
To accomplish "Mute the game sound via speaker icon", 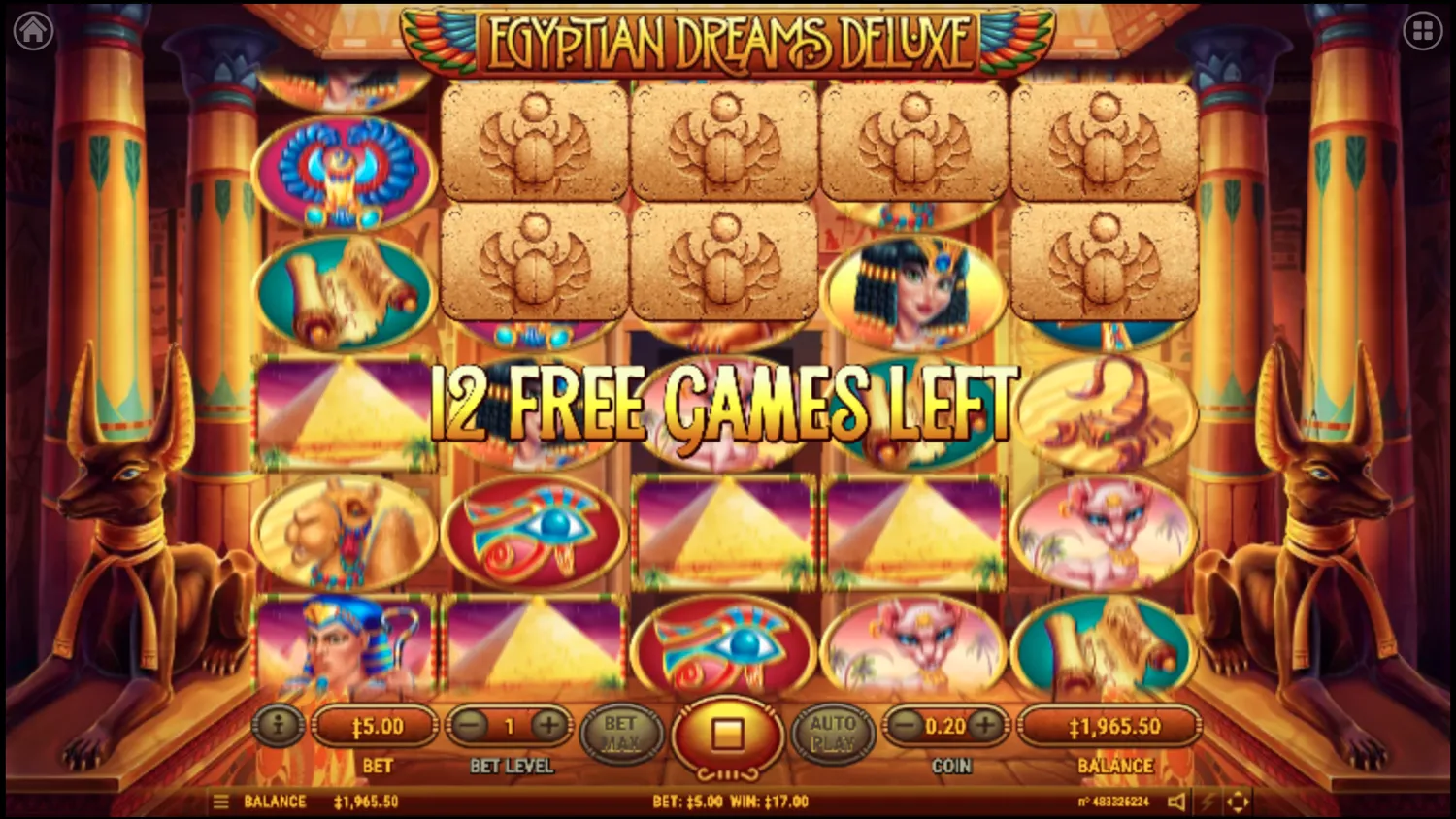I will 1177,802.
